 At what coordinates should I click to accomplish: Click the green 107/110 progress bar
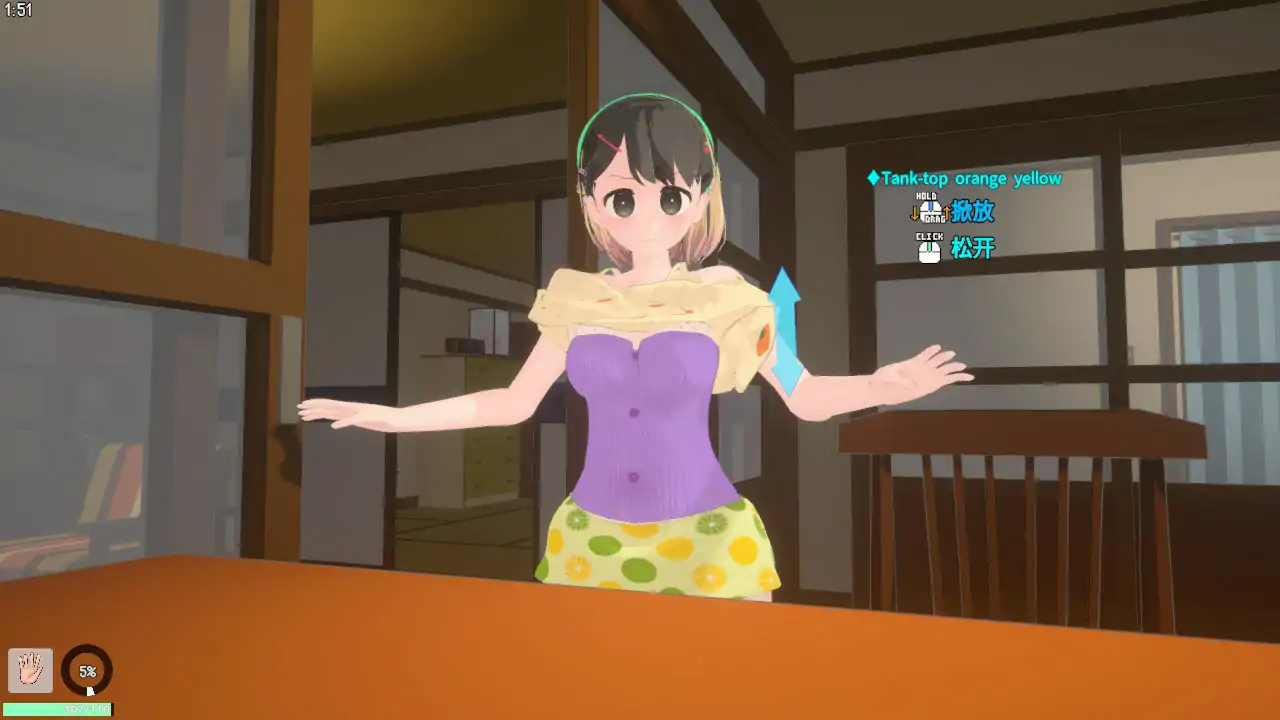[x=56, y=709]
